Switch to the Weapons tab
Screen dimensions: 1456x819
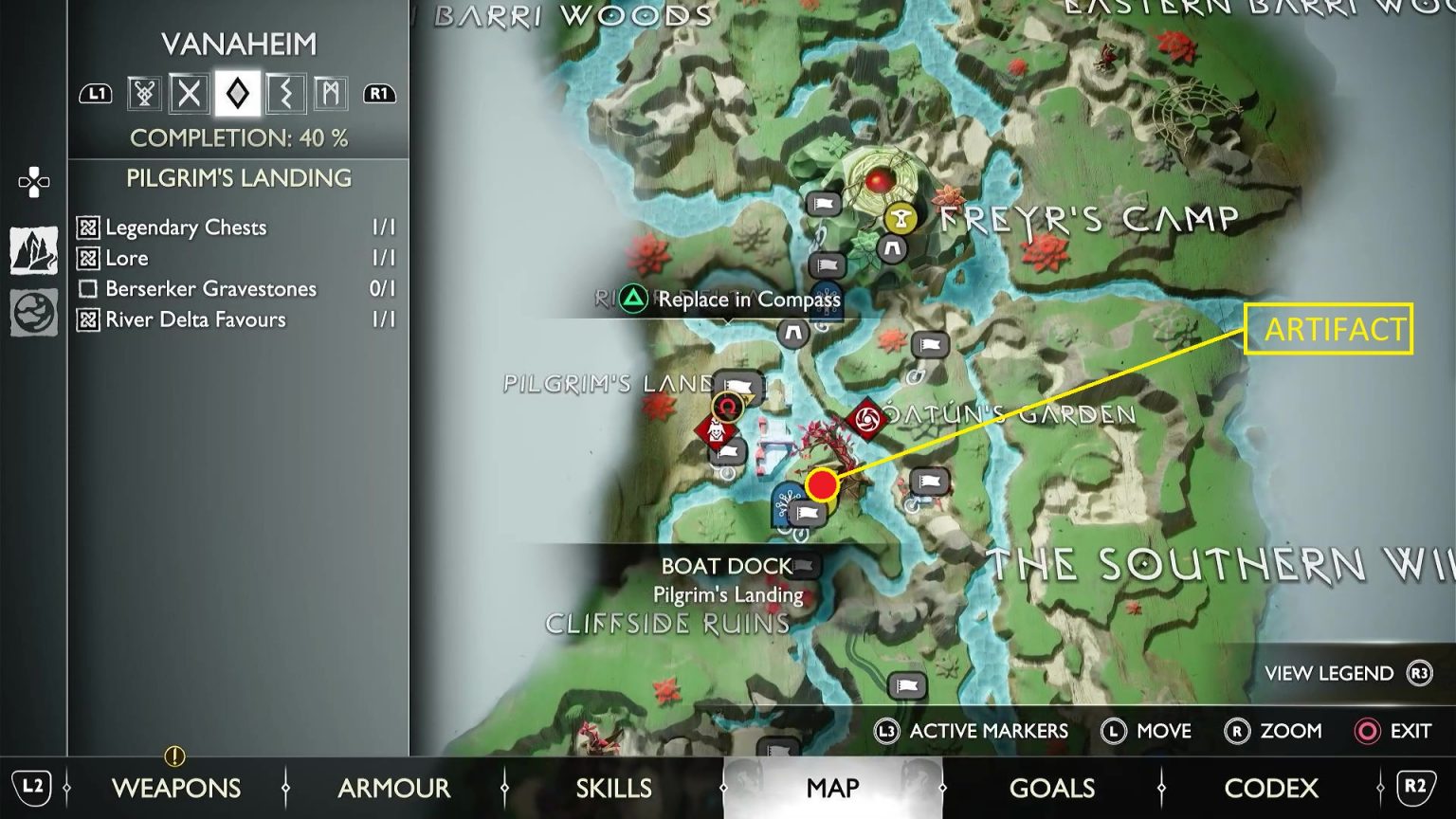(x=176, y=787)
